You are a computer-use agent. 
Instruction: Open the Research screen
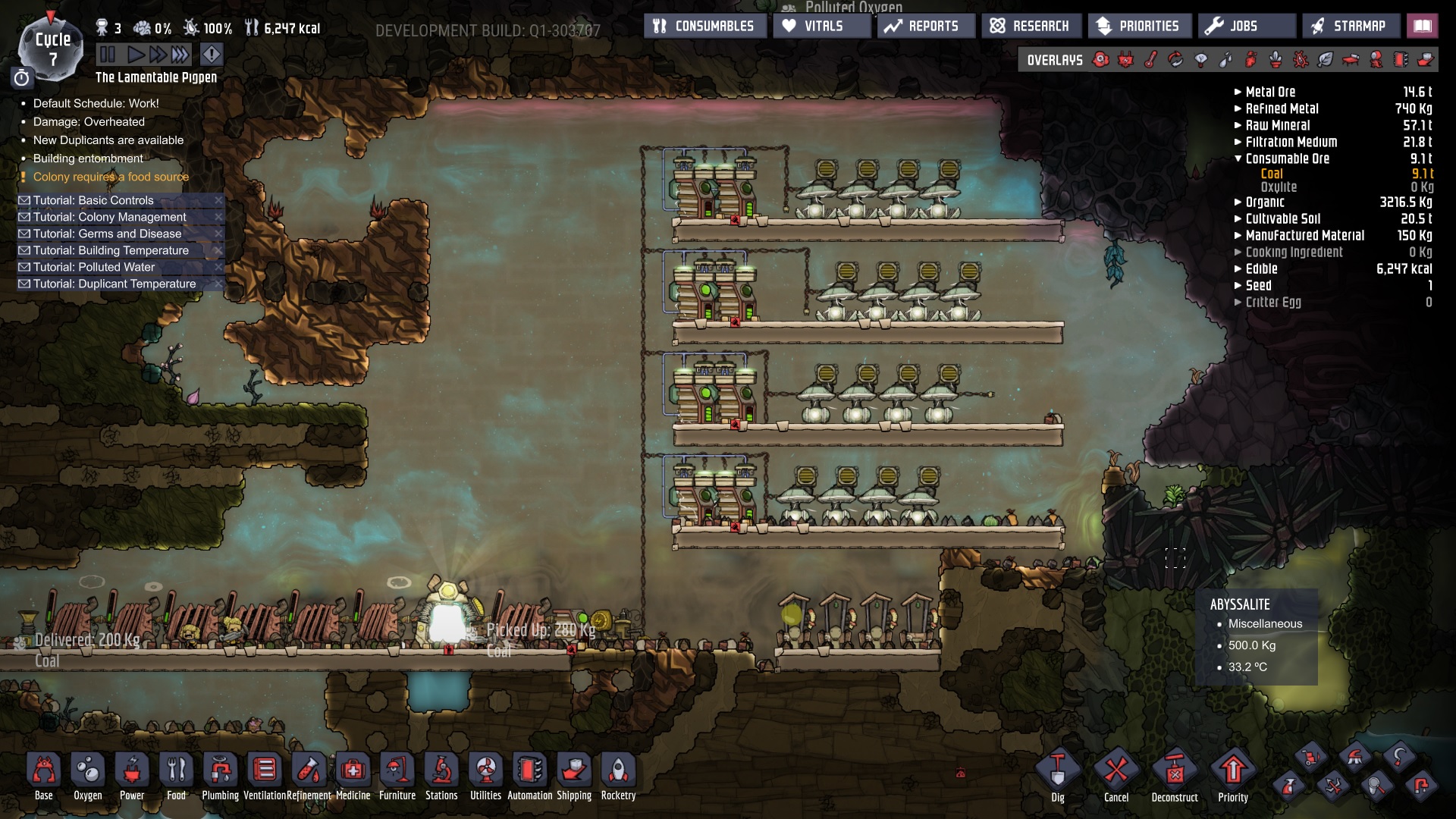click(1031, 26)
